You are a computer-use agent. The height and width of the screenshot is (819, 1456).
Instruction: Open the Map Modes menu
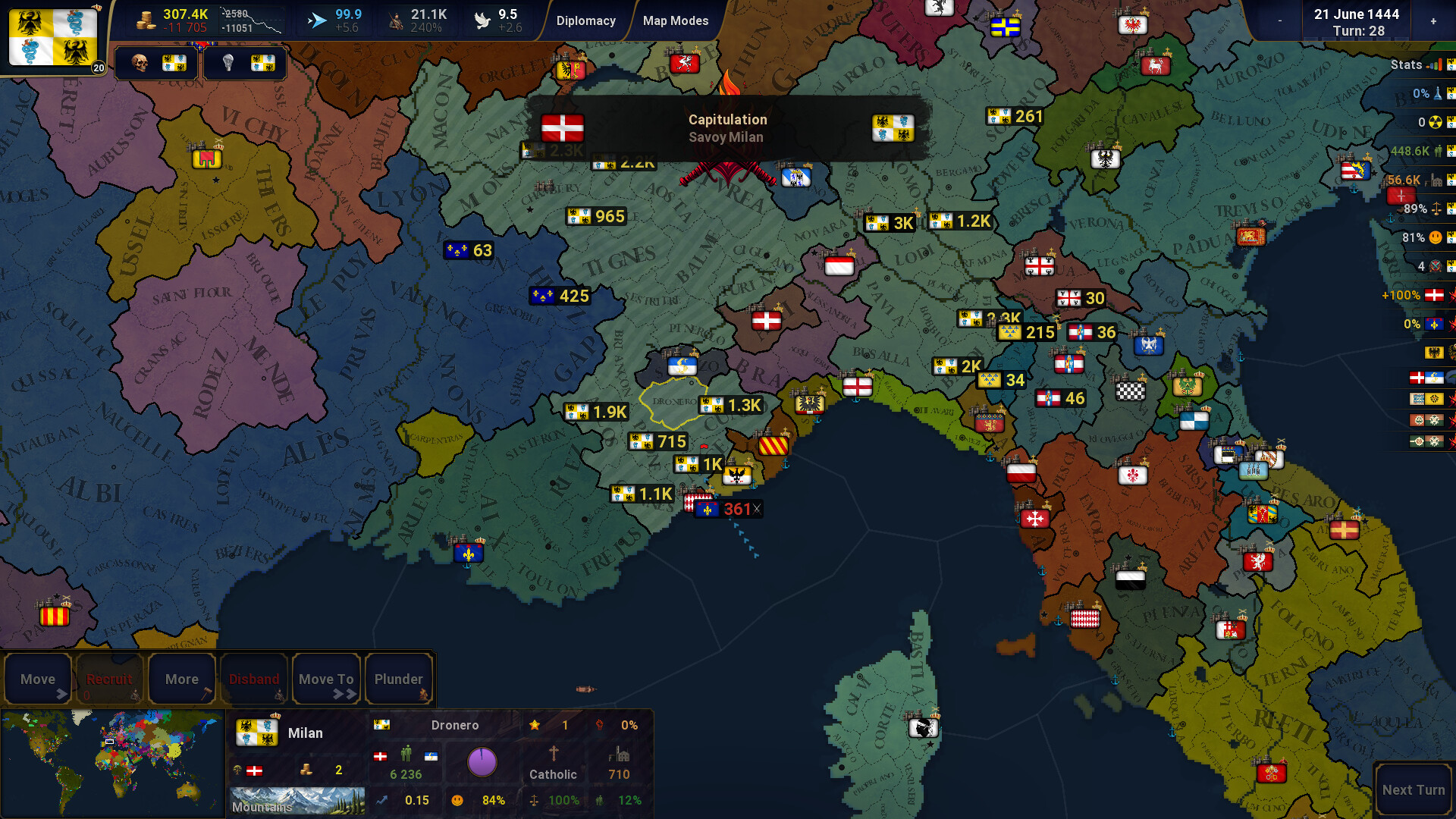[676, 20]
